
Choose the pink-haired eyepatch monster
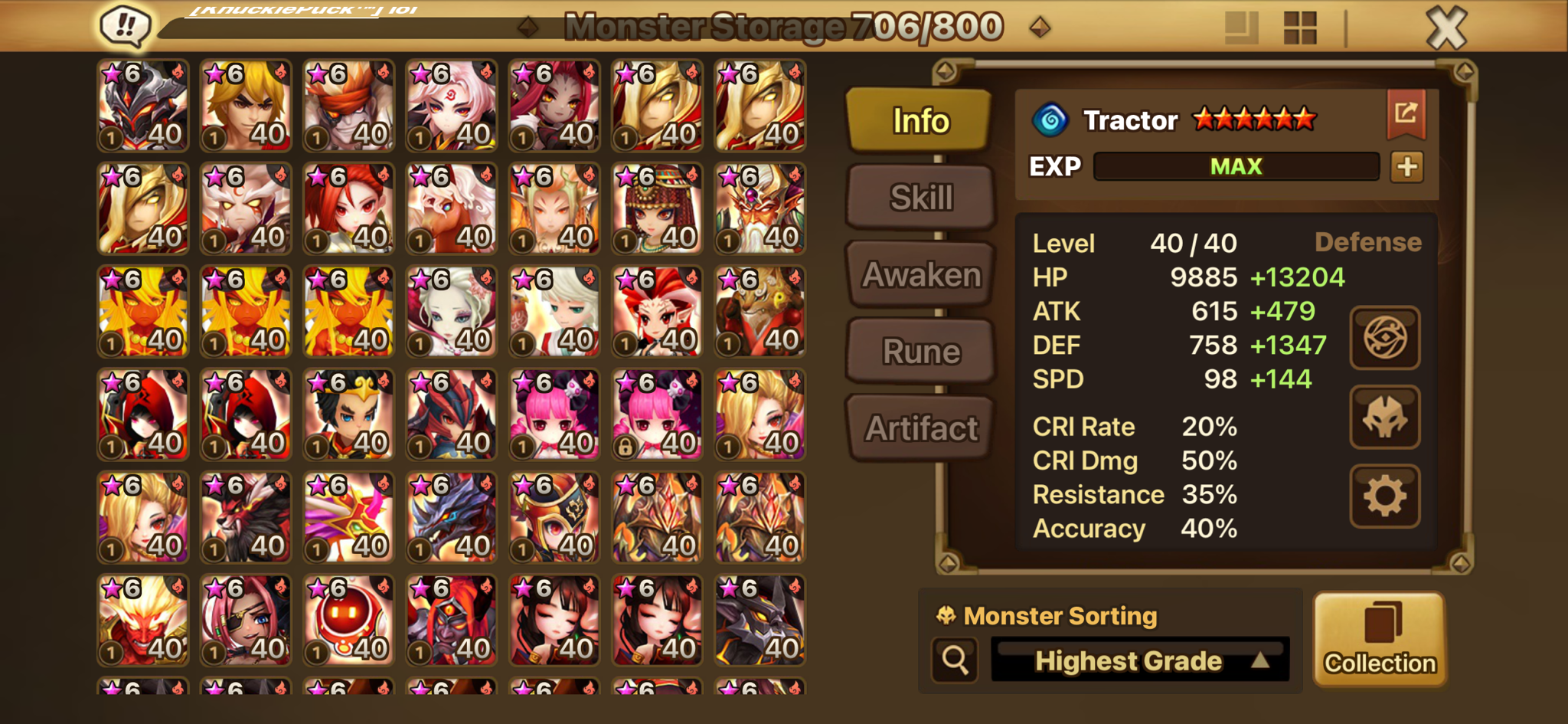pyautogui.click(x=246, y=621)
